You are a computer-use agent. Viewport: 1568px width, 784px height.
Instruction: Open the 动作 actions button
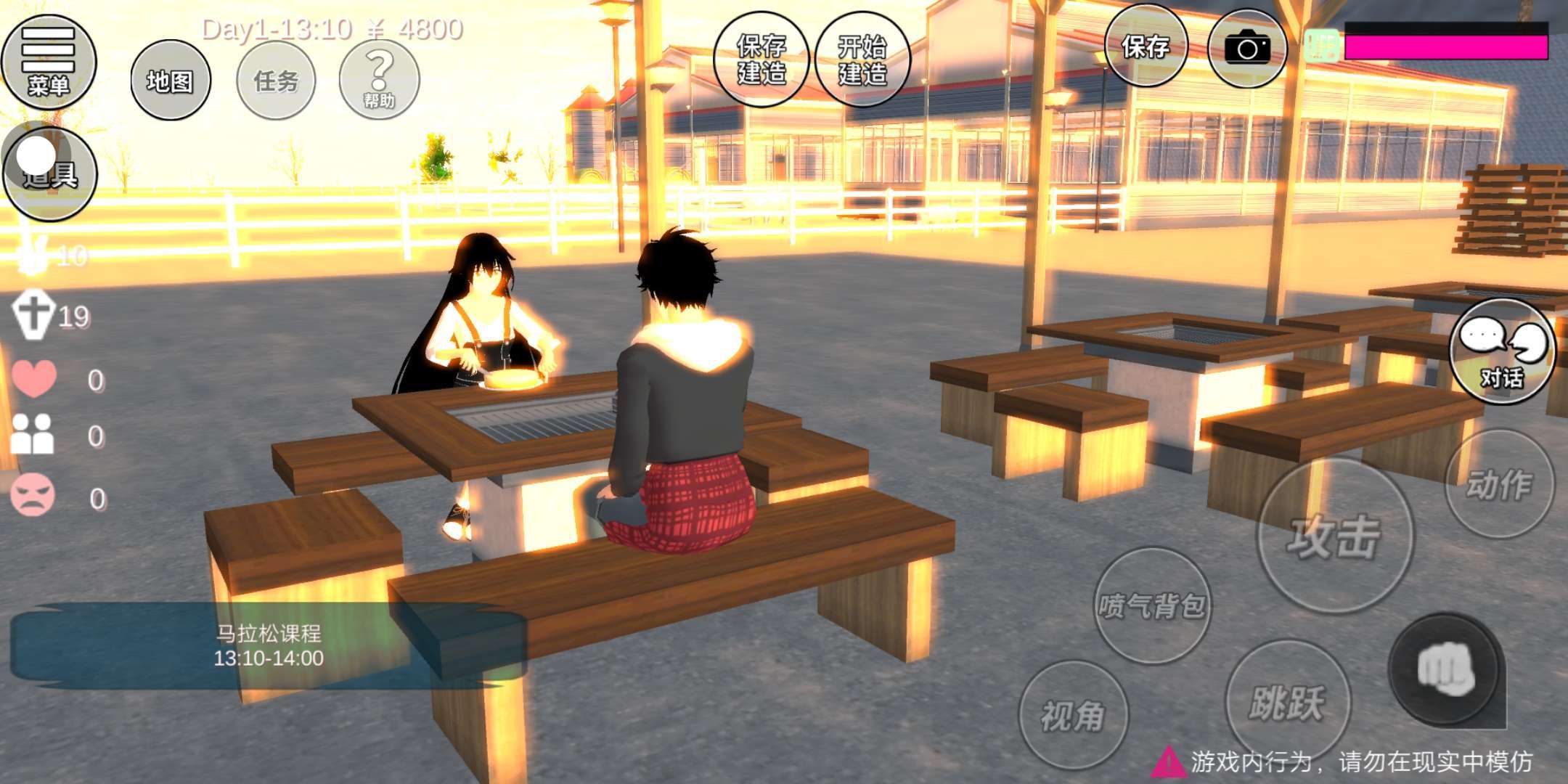pos(1500,484)
